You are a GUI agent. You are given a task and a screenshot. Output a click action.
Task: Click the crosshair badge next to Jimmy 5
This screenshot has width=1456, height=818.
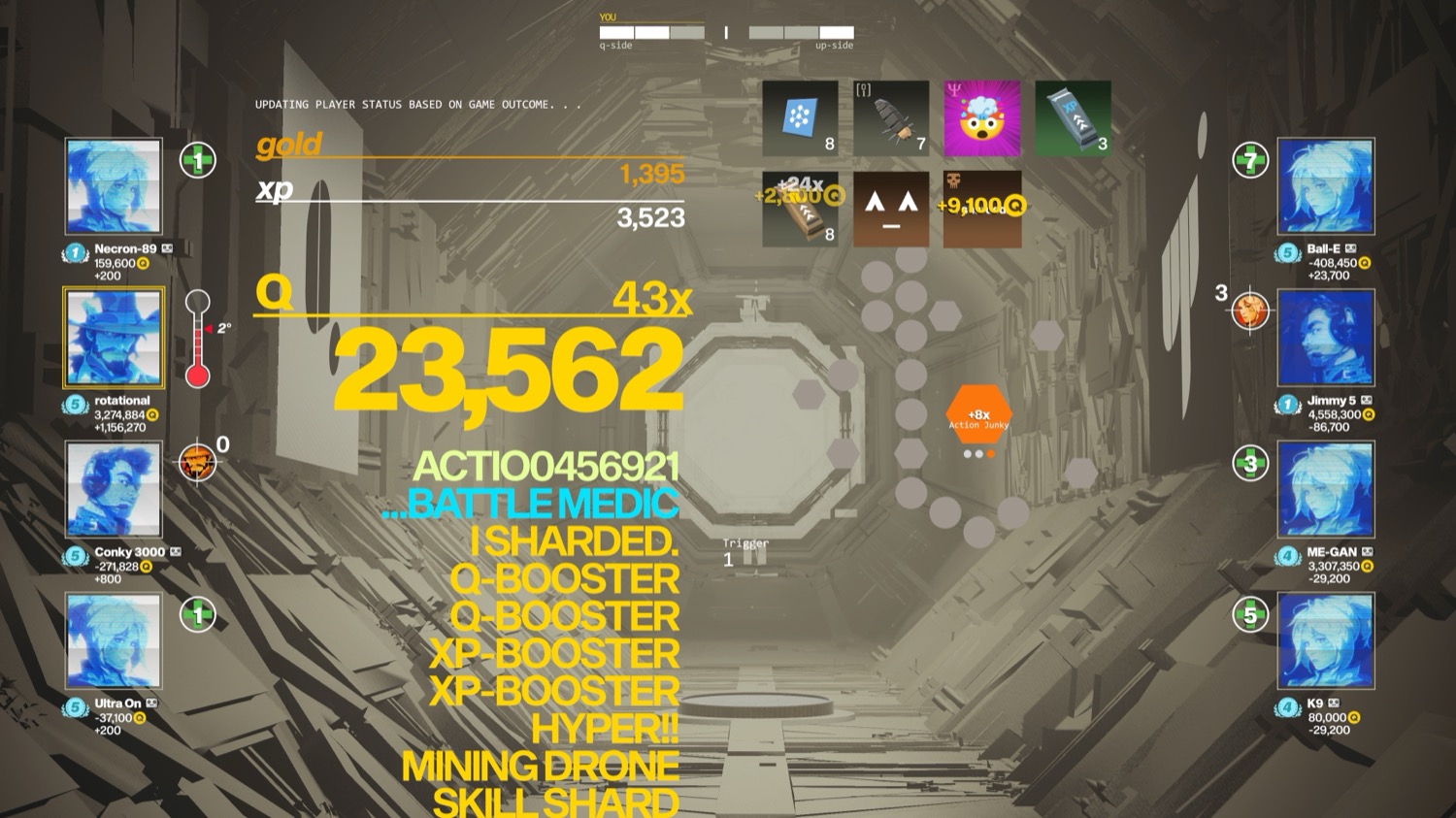(x=1250, y=311)
